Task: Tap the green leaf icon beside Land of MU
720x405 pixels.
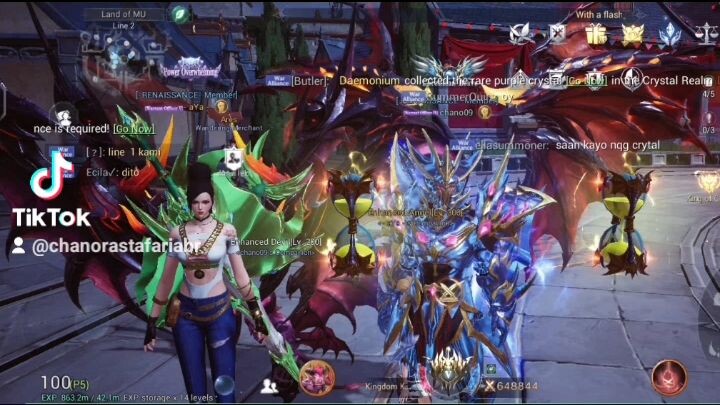Action: point(180,14)
